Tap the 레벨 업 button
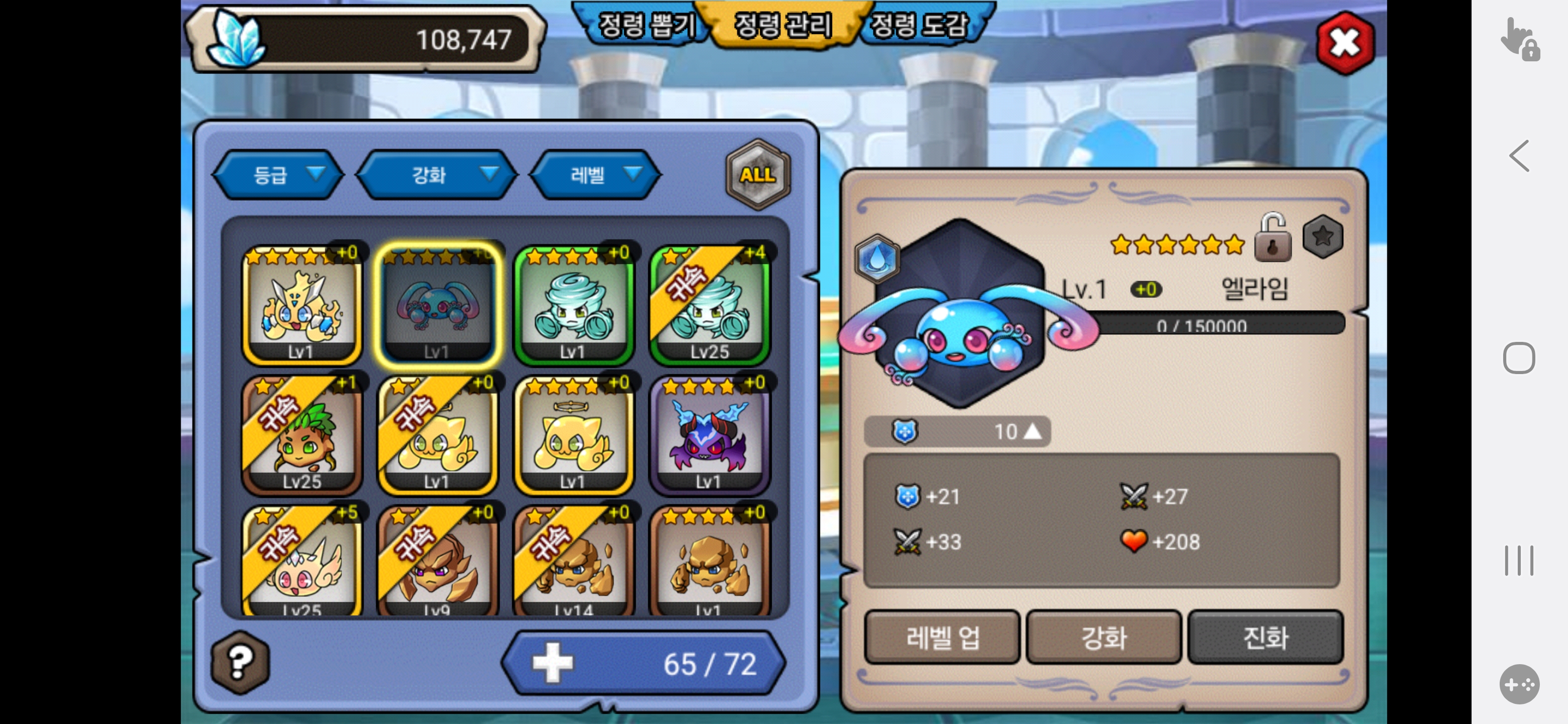 942,637
